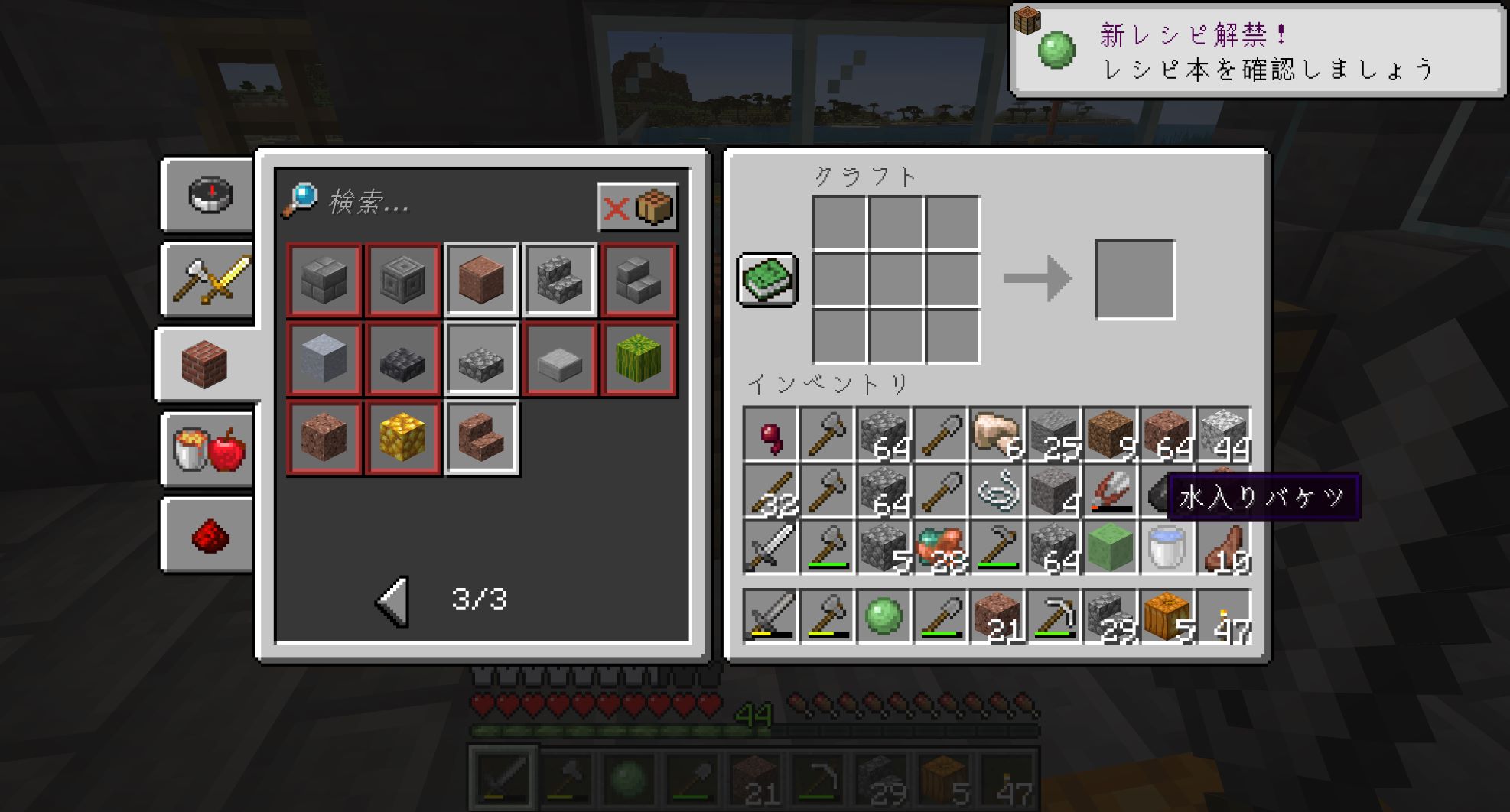
Task: Click the recipe search field
Action: 451,203
